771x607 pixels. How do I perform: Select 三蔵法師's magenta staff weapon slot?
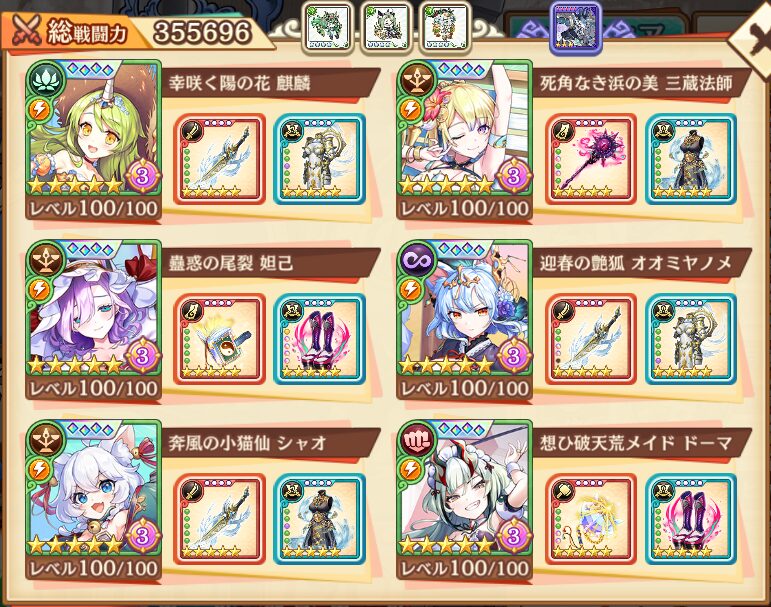pyautogui.click(x=591, y=159)
